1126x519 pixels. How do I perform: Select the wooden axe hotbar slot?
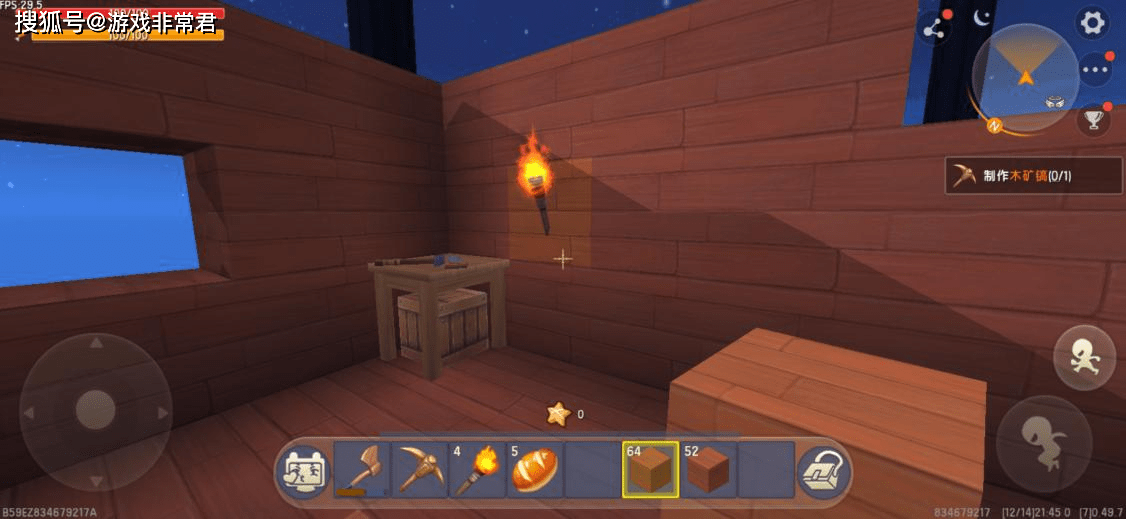(x=361, y=469)
